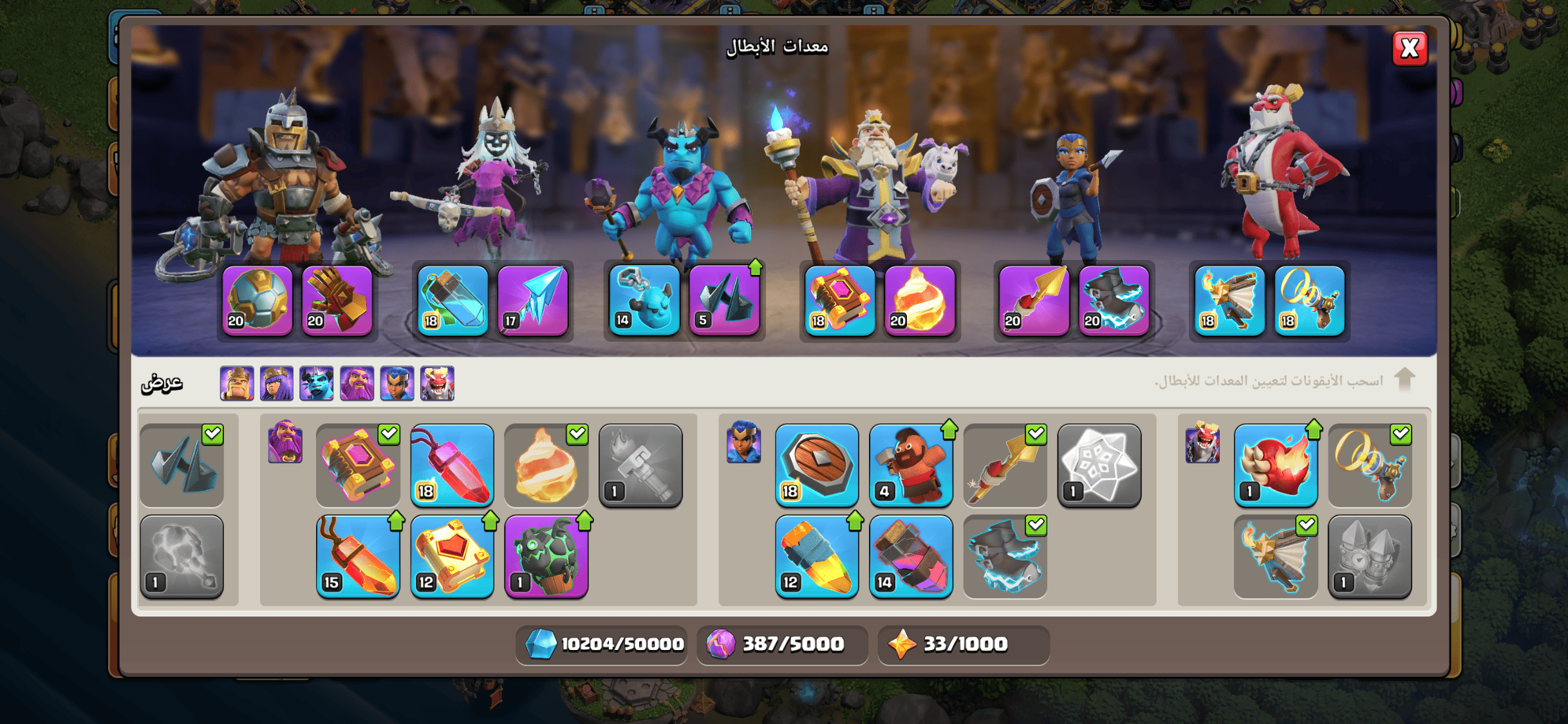Select the equipped Earthquake Boots gauntlet slot
The image size is (1568, 724).
pyautogui.click(x=337, y=301)
